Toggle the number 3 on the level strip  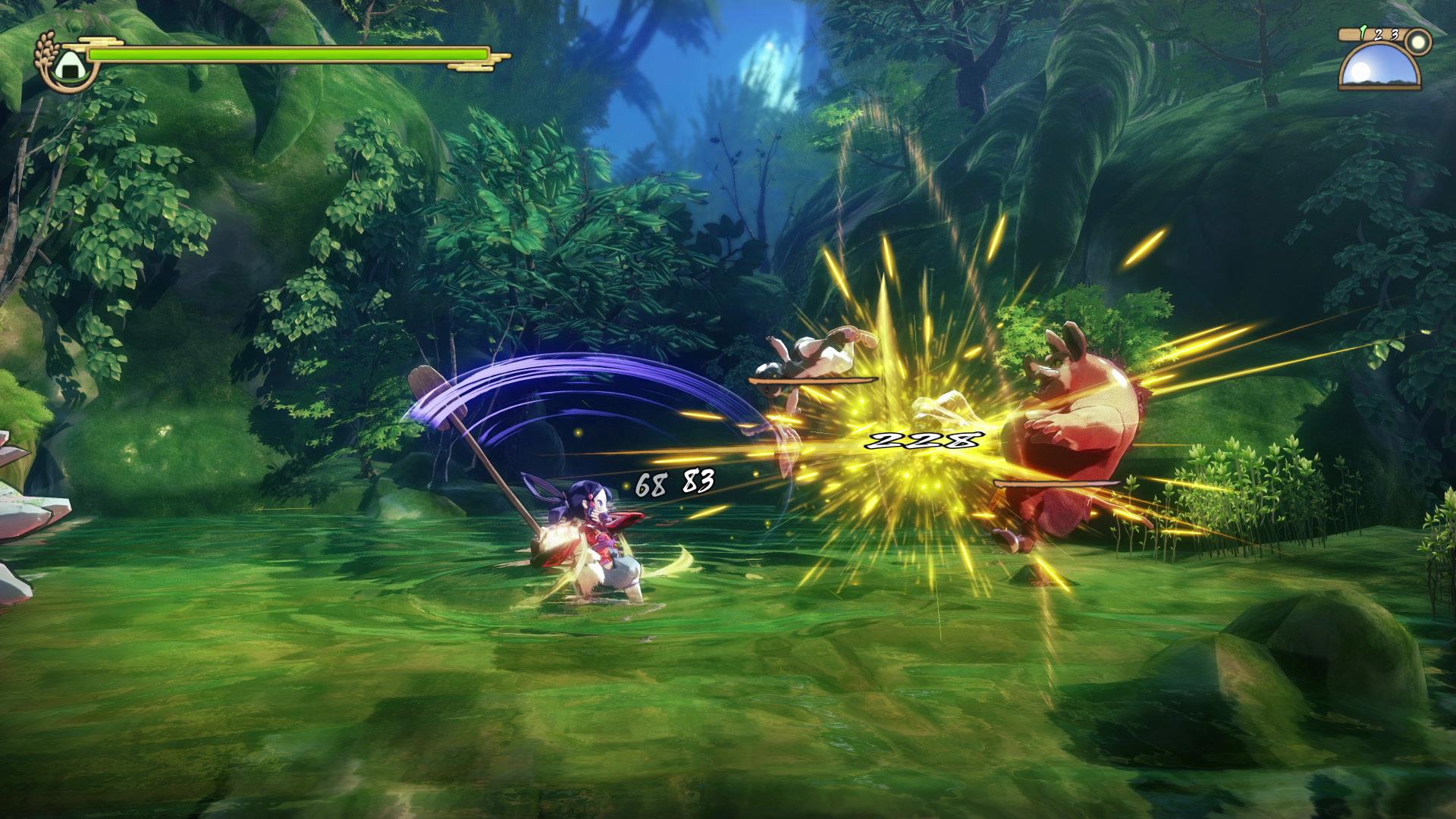[x=1395, y=33]
